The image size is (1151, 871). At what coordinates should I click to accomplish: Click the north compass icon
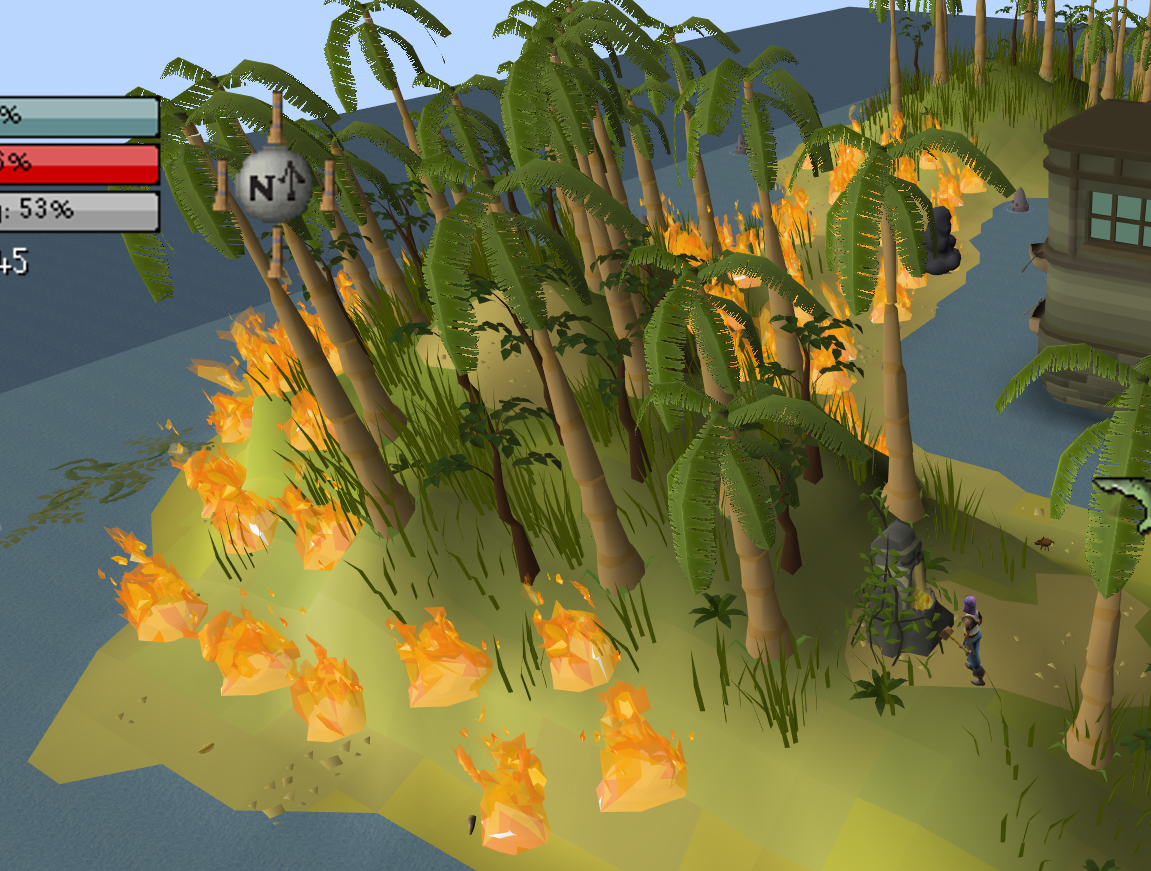pyautogui.click(x=274, y=185)
